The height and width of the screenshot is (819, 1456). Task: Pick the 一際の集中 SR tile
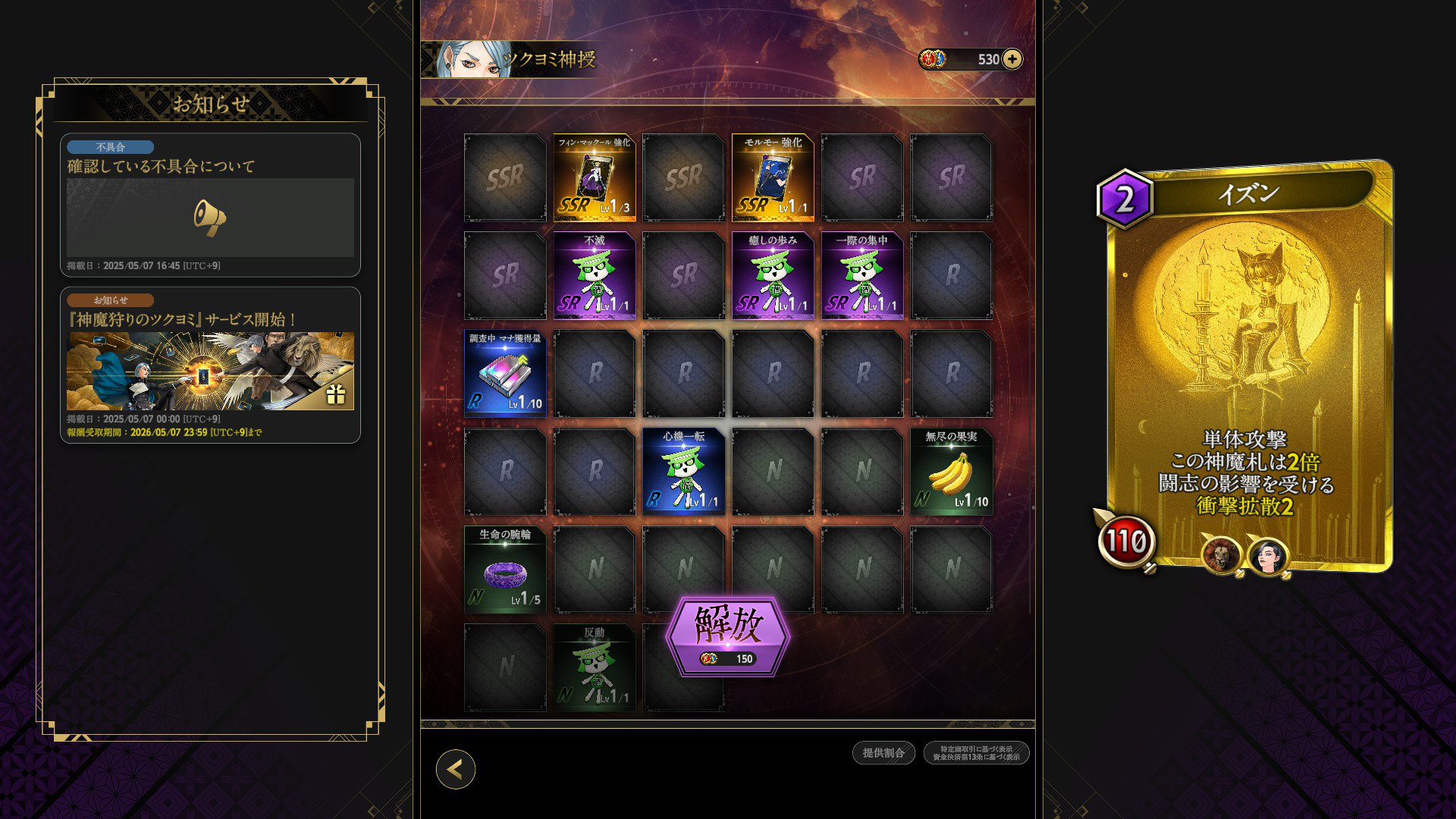tap(862, 276)
